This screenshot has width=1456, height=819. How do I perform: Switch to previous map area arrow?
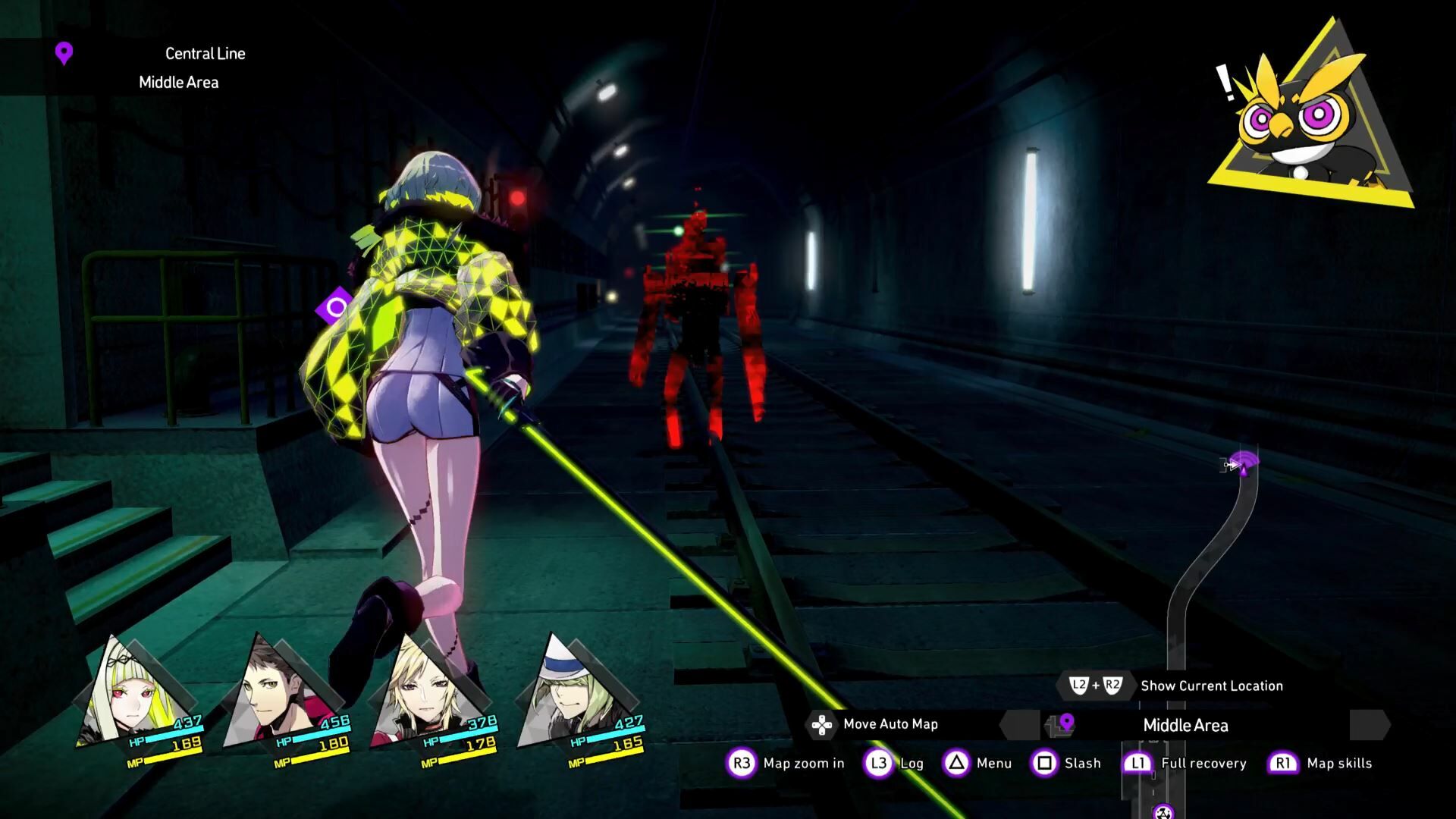1020,725
